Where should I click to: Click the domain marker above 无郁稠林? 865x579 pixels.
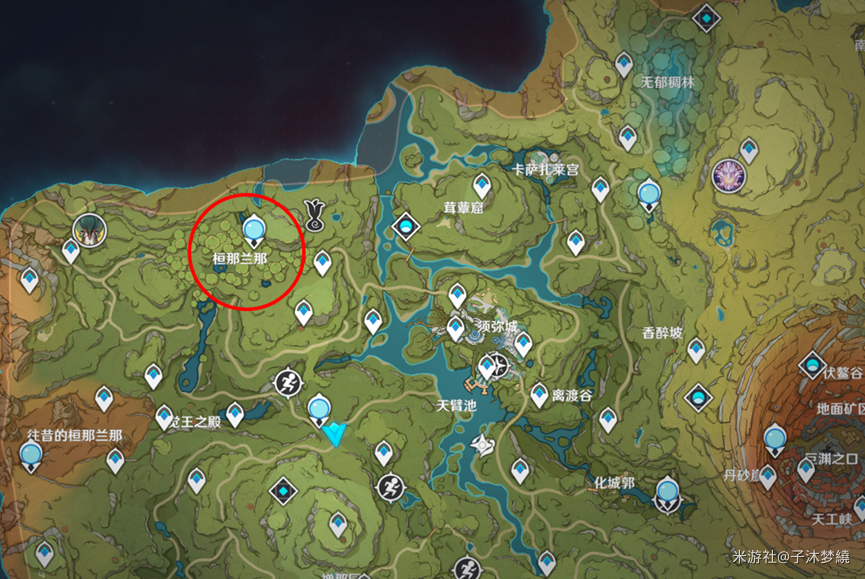point(708,18)
